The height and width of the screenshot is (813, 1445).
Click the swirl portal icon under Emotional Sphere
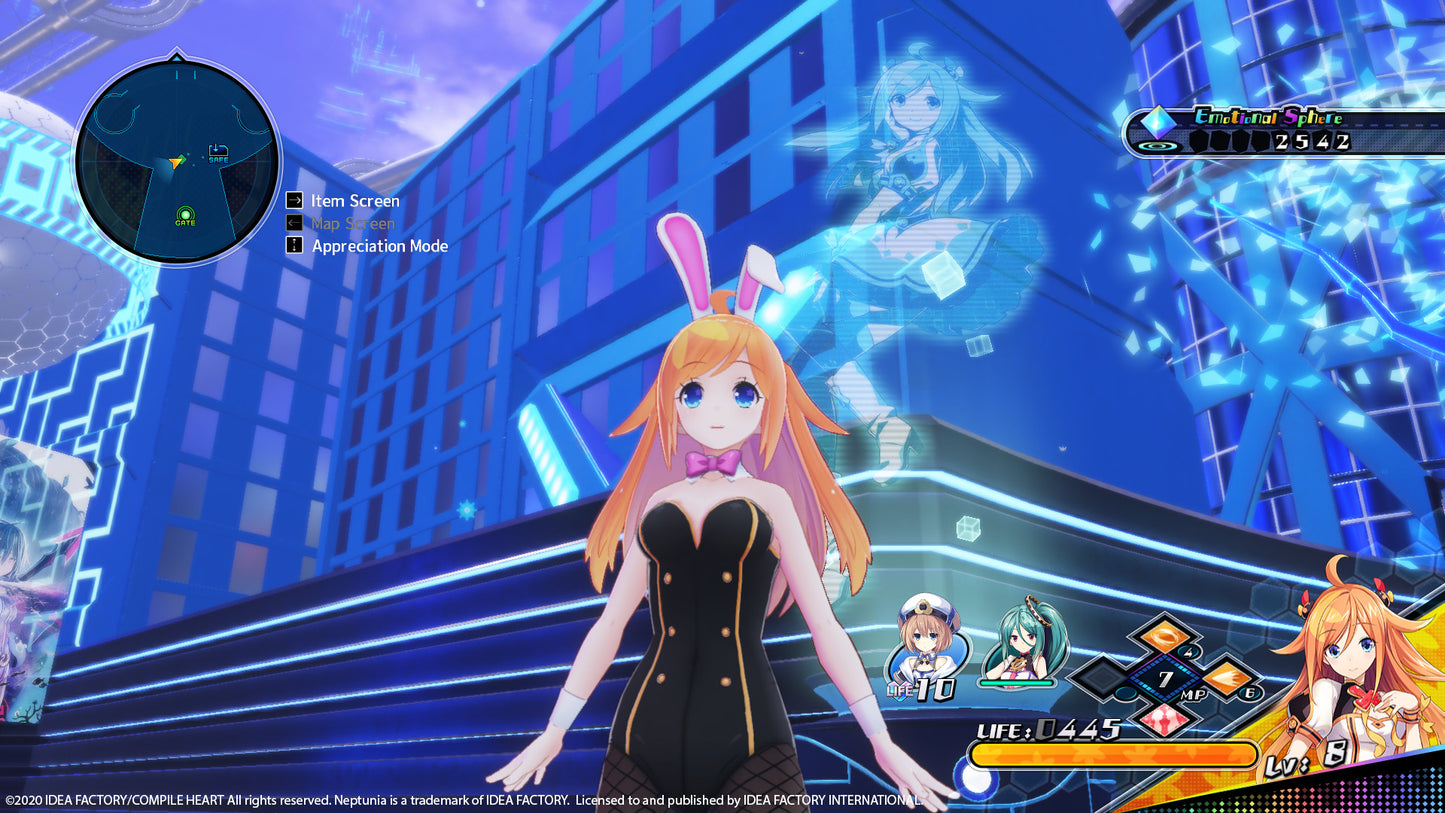point(1159,146)
